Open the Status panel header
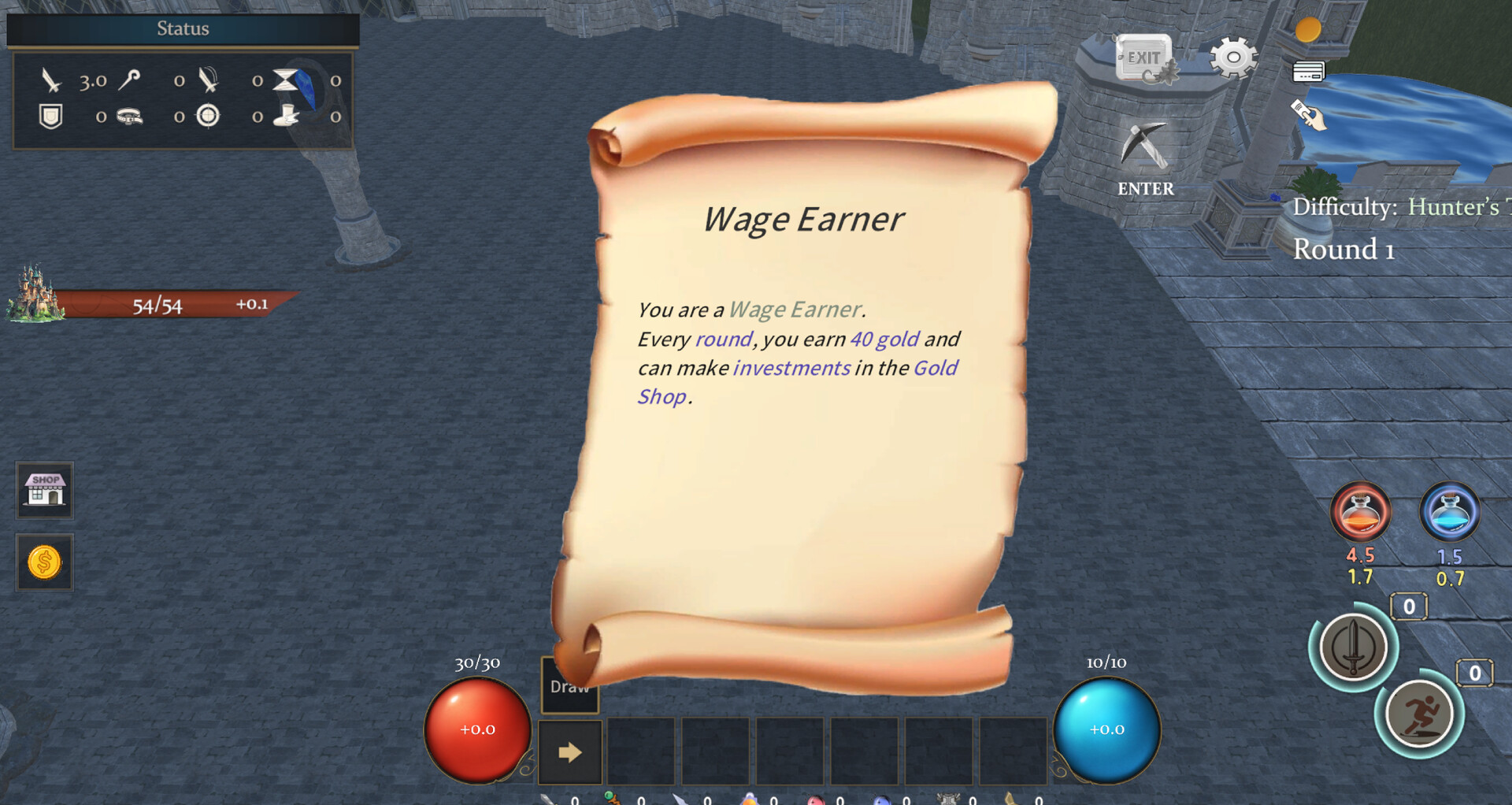This screenshot has height=805, width=1512. [x=183, y=29]
